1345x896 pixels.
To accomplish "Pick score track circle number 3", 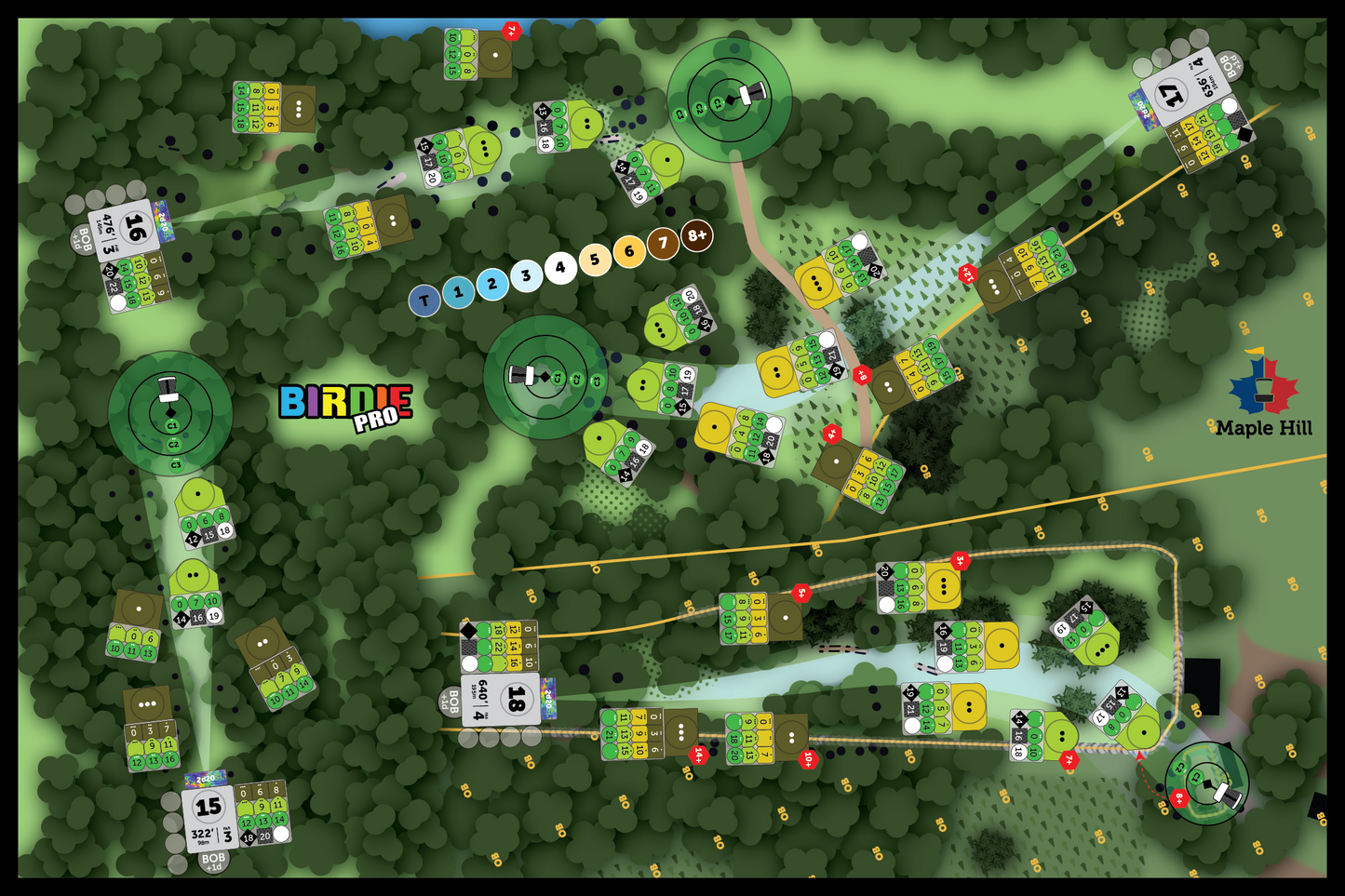I will coord(526,275).
